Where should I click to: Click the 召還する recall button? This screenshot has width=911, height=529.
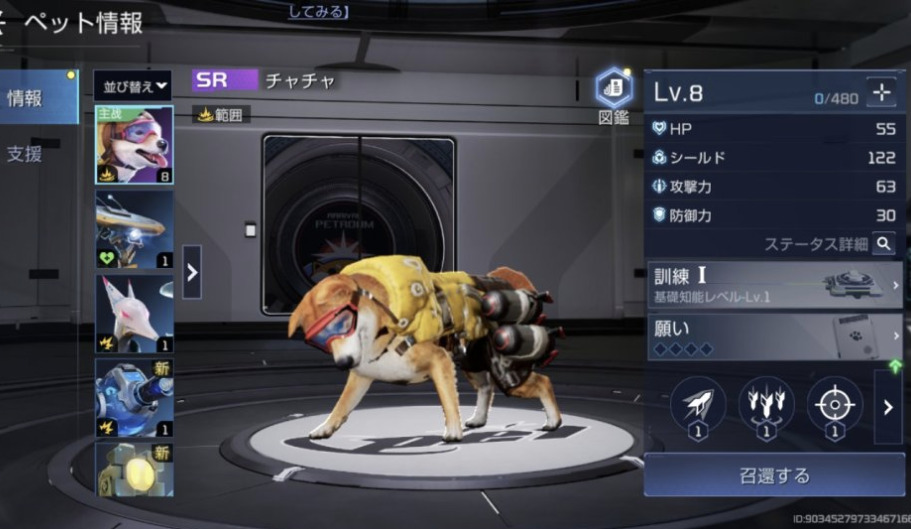click(x=774, y=475)
